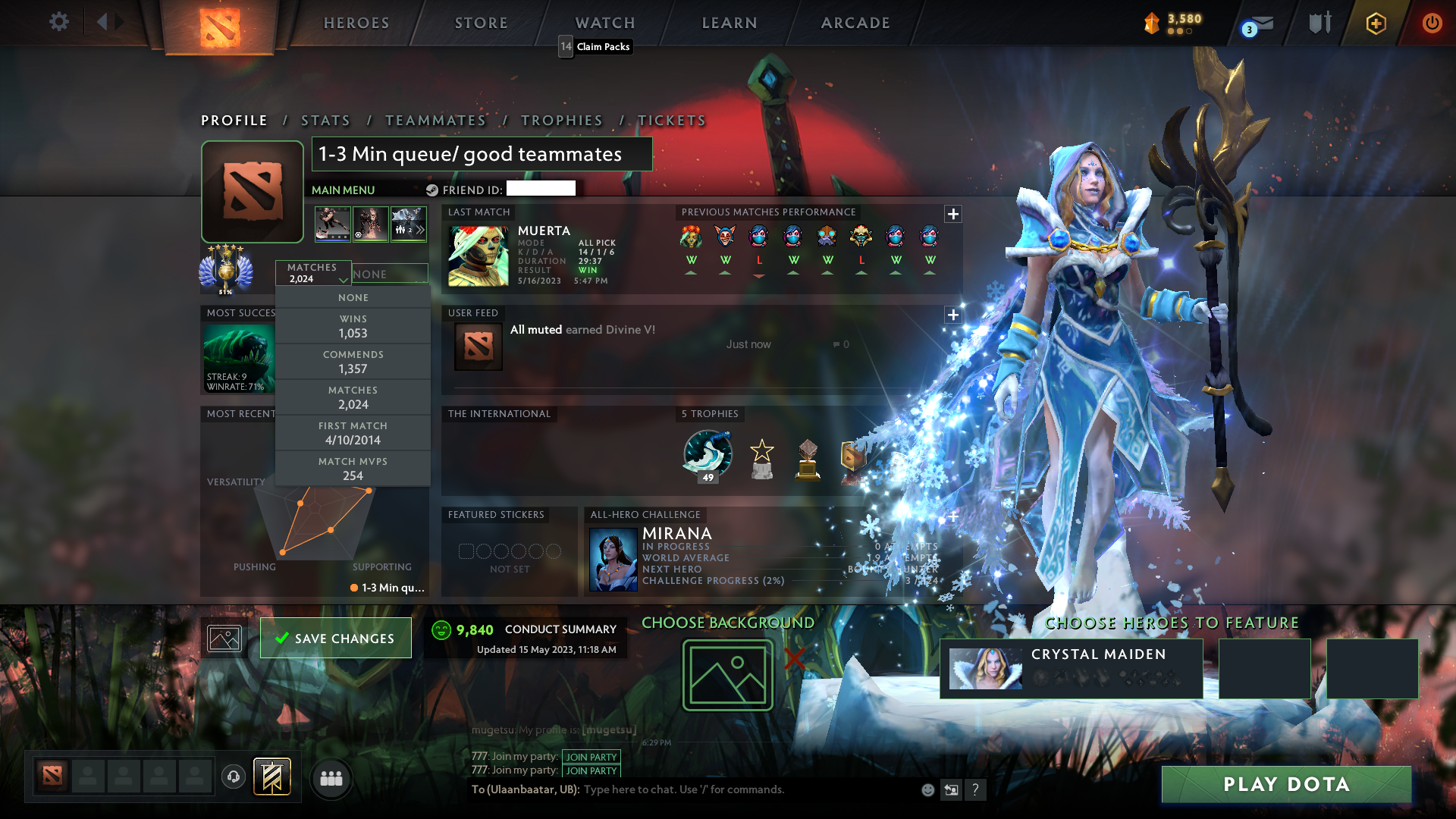Click the voice chat headset icon
This screenshot has height=819, width=1456.
pos(234,778)
